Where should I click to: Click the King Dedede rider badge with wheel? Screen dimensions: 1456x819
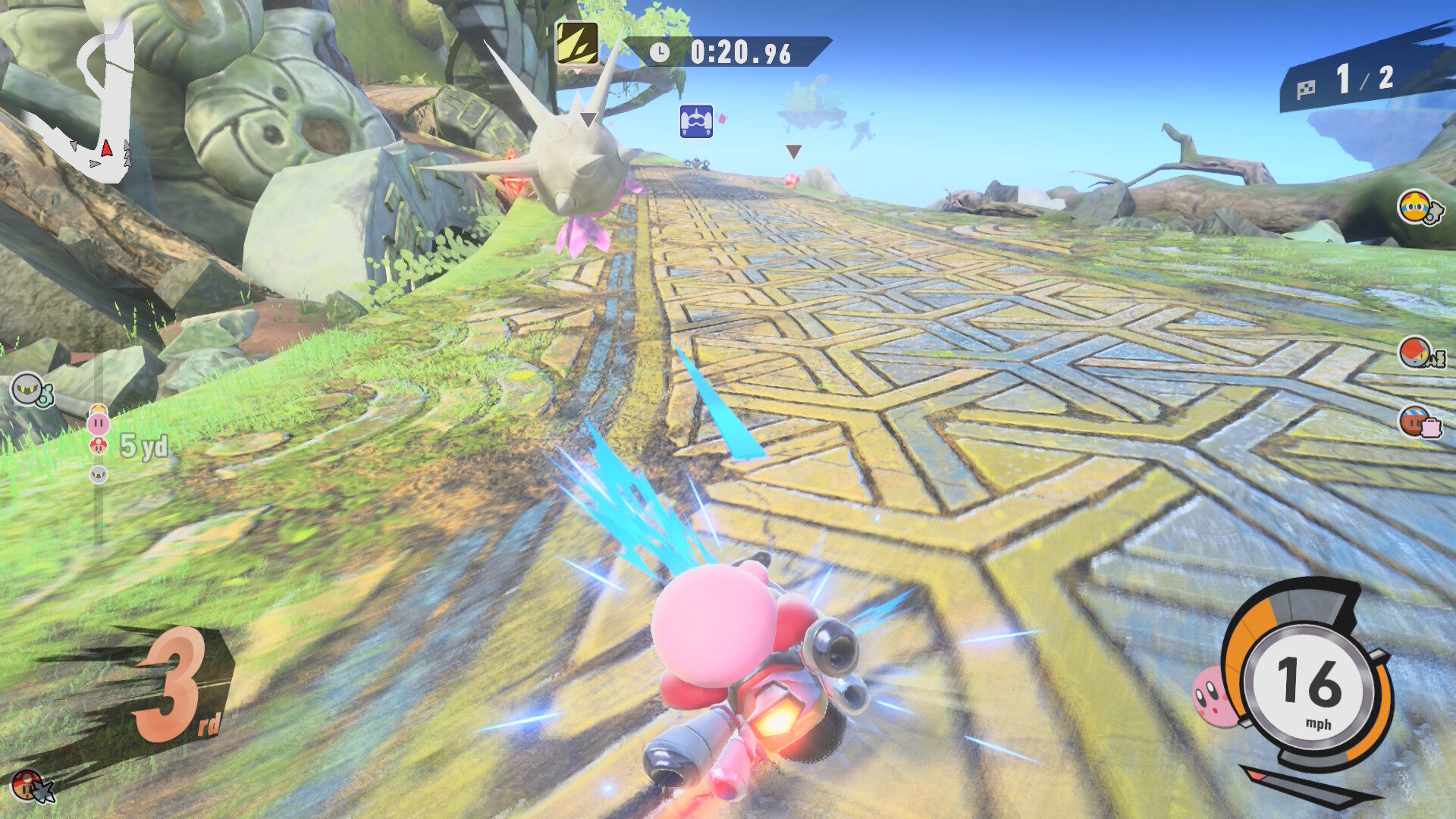[x=1413, y=206]
